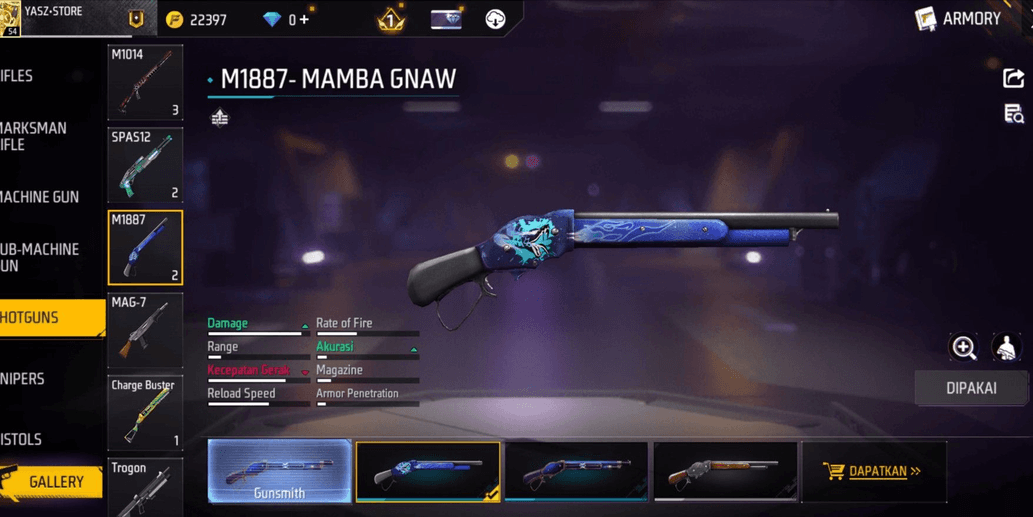Select the brown wooden M1887 skin
This screenshot has width=1033, height=517.
coord(725,471)
